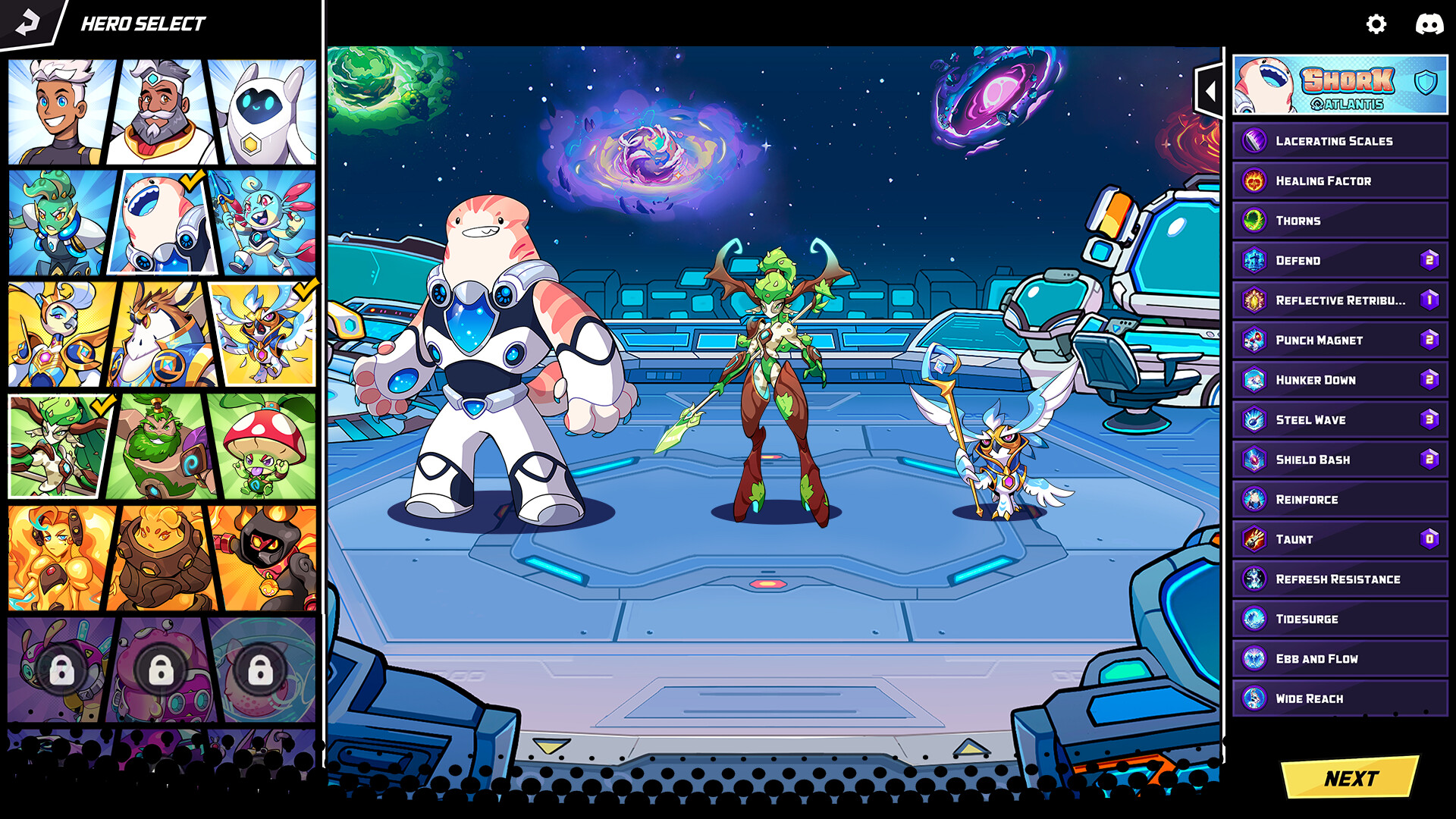Click the Steel Wave ability icon
This screenshot has width=1456, height=819.
point(1256,419)
